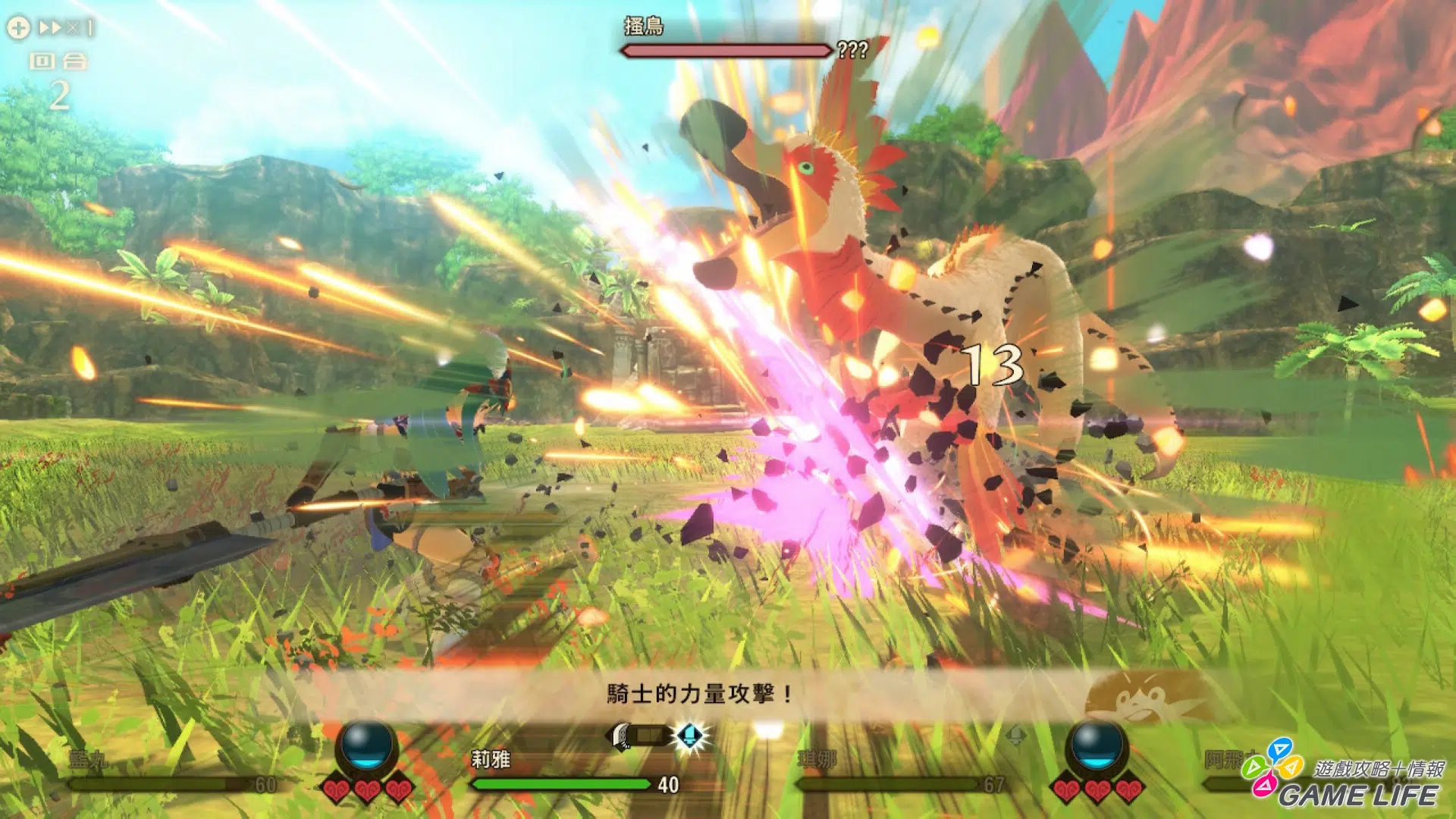The image size is (1456, 819).
Task: Select the kinship gauge orb beside 阿飛
Action: pos(1096,746)
